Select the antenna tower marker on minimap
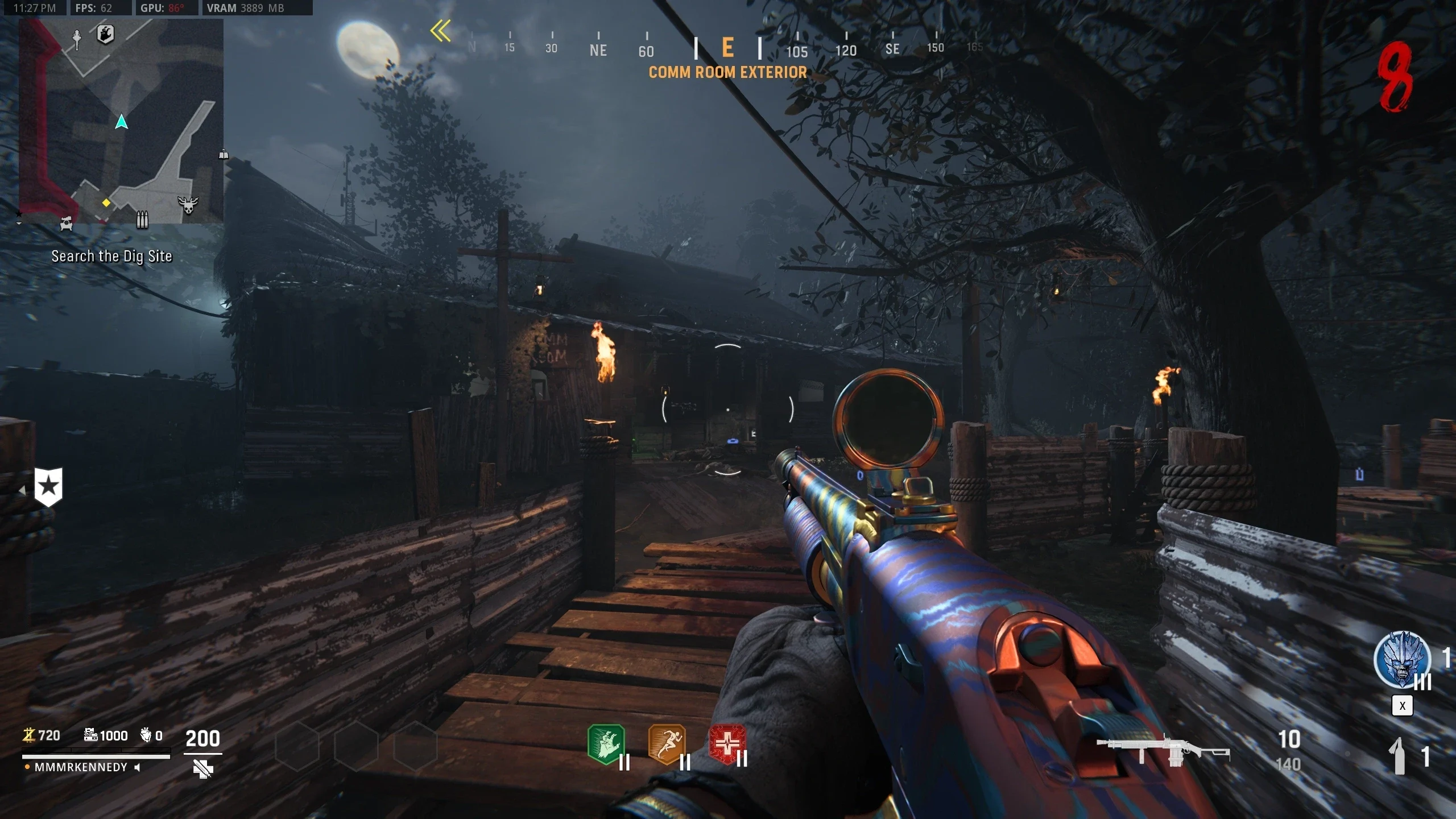Viewport: 1456px width, 819px height. pos(77,39)
